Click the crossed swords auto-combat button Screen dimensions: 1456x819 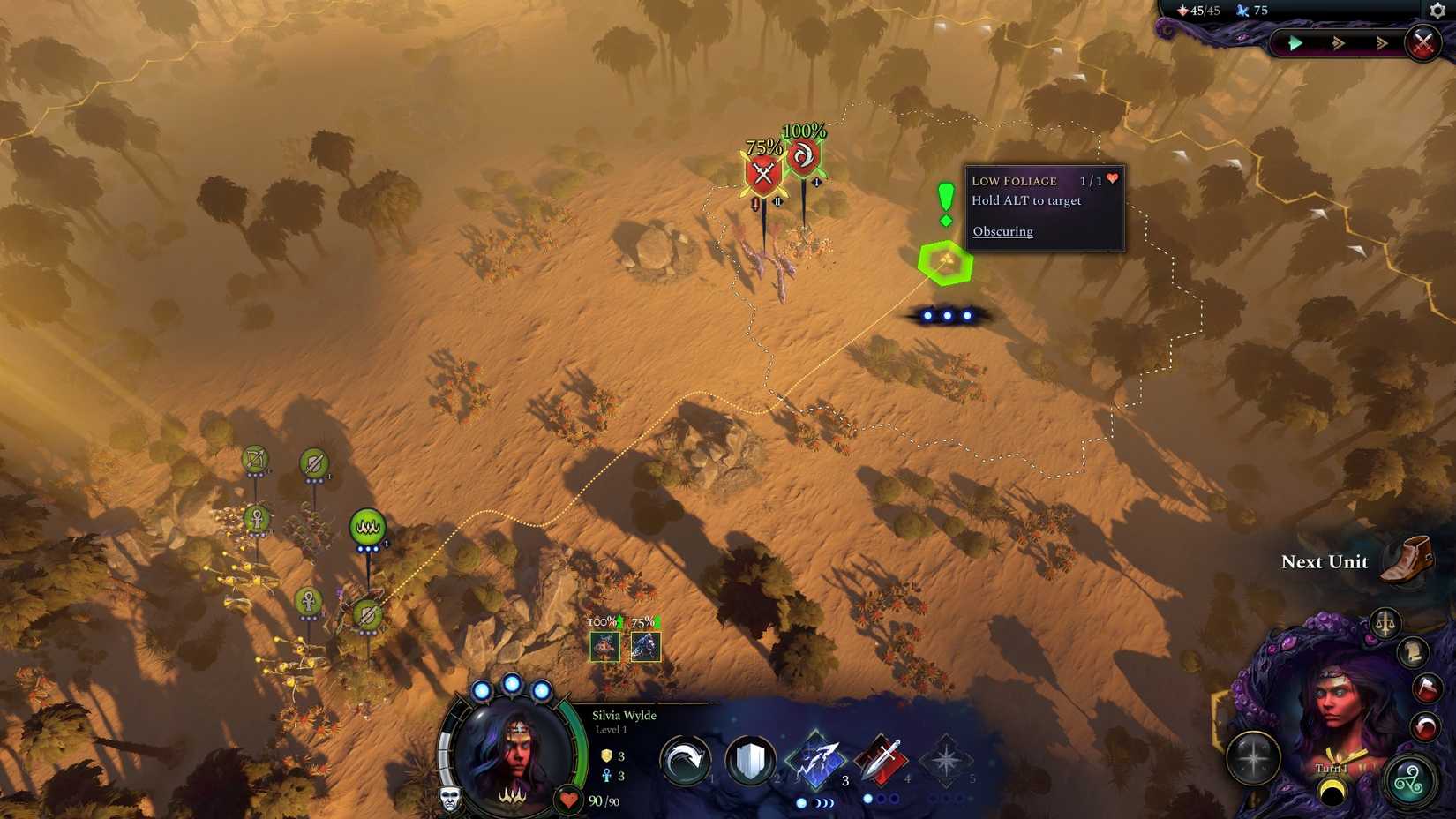coord(1422,41)
